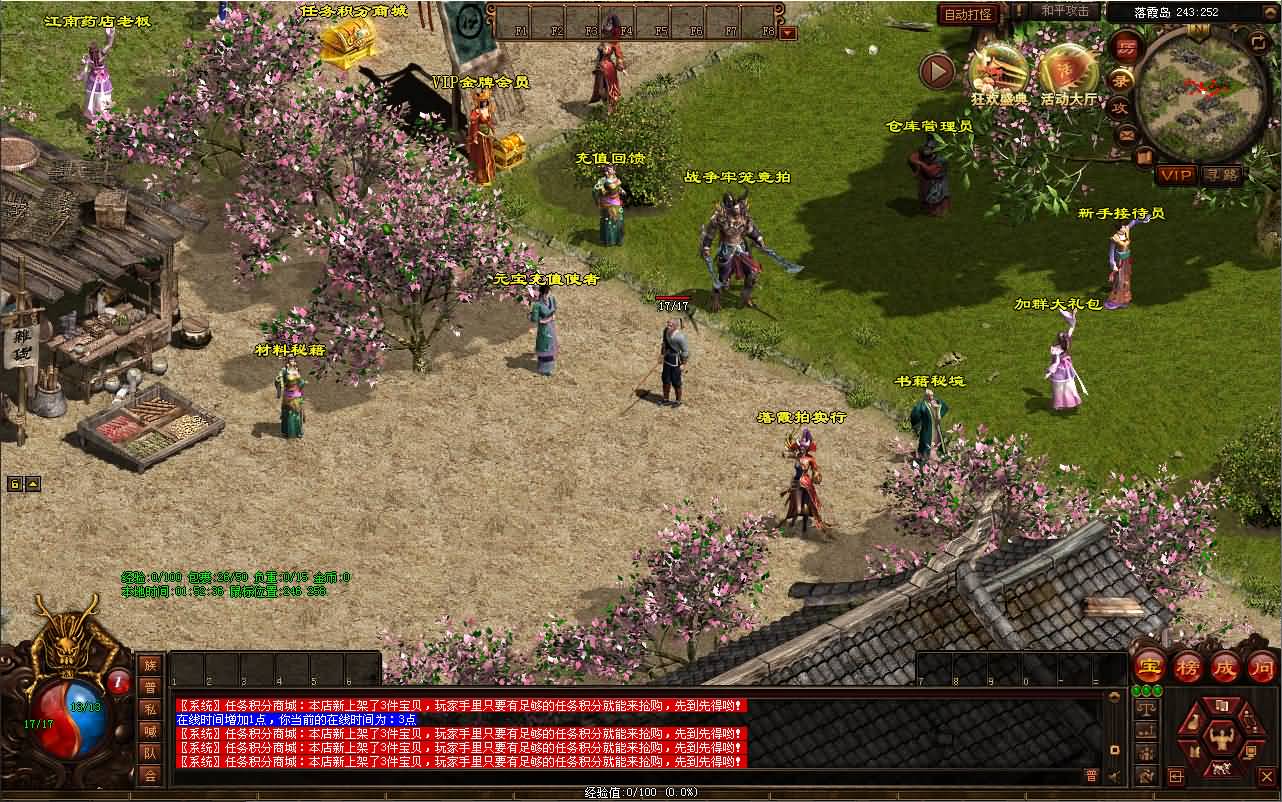Toggle the 自动打怪 auto-fight button
This screenshot has height=802, width=1282.
968,14
